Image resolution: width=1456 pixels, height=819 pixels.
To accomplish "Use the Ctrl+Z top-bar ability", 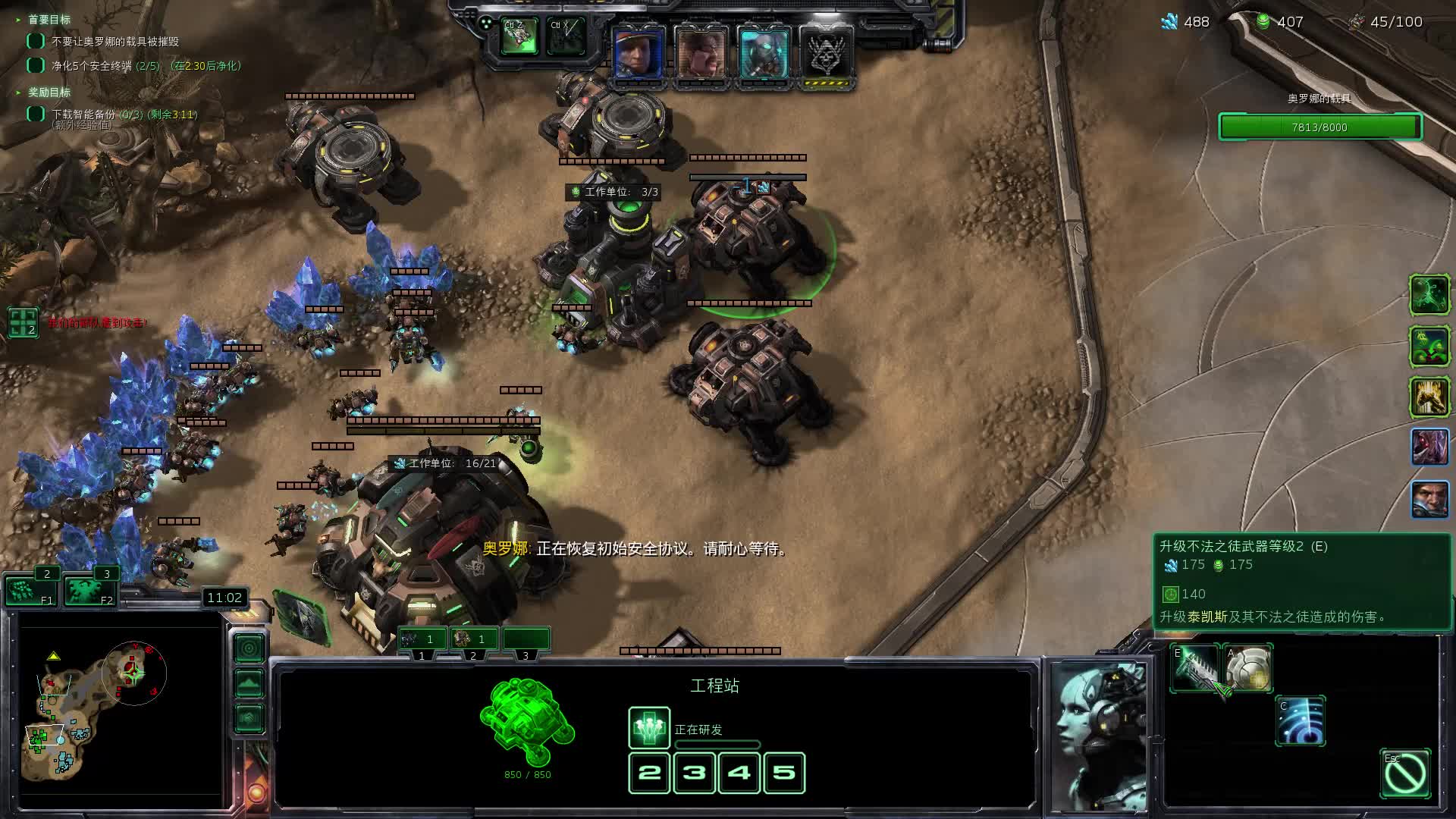I will 520,36.
